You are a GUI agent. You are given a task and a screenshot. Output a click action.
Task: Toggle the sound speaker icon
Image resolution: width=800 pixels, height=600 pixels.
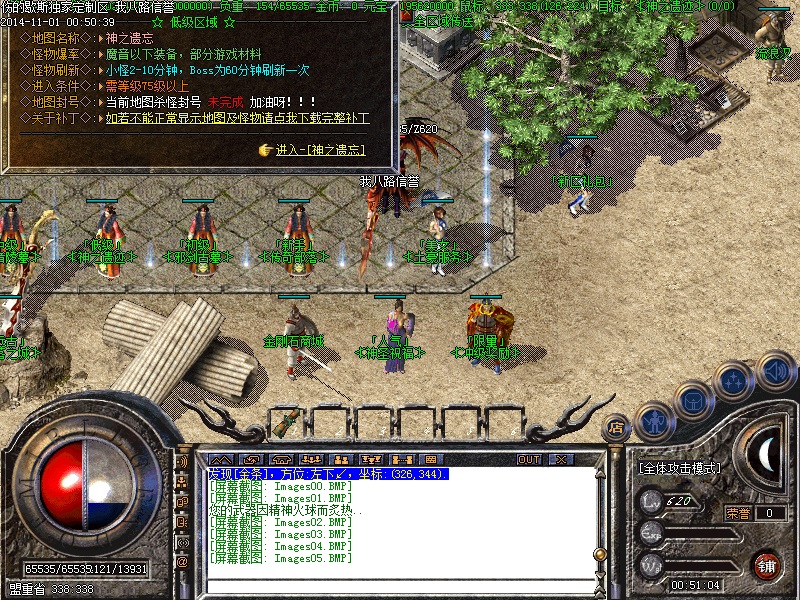(x=774, y=371)
